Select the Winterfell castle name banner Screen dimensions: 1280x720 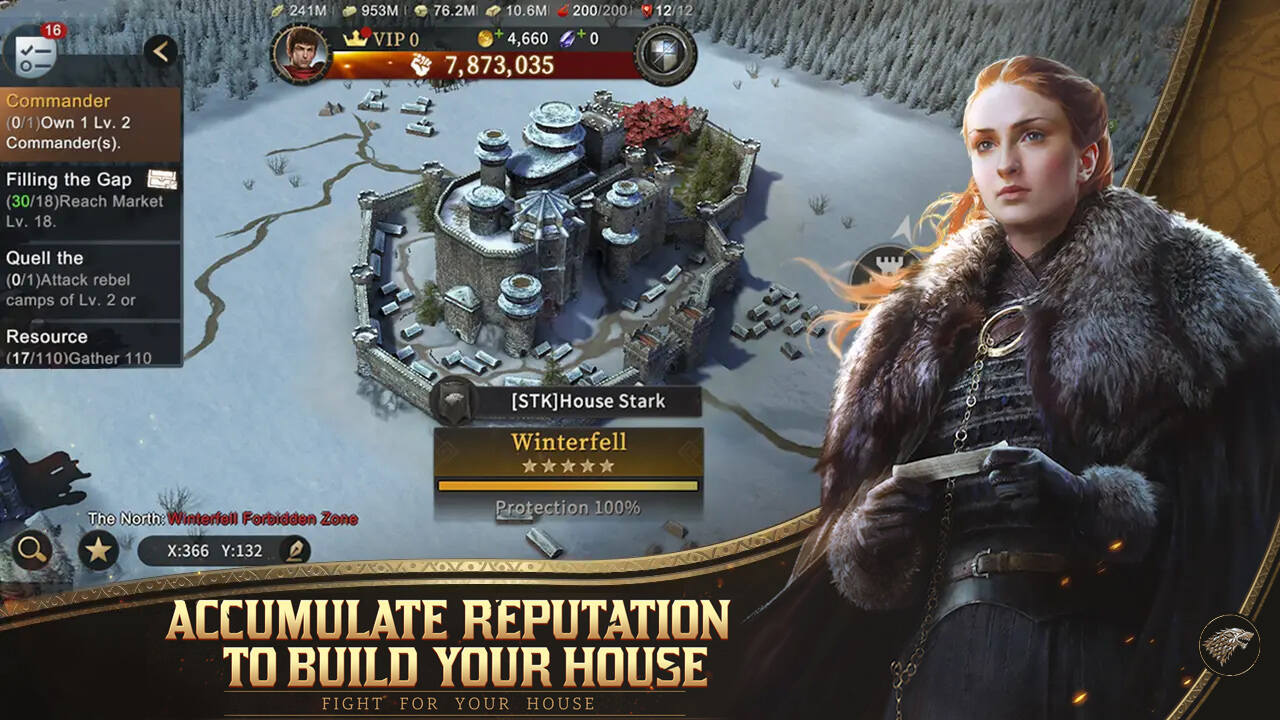pos(568,452)
